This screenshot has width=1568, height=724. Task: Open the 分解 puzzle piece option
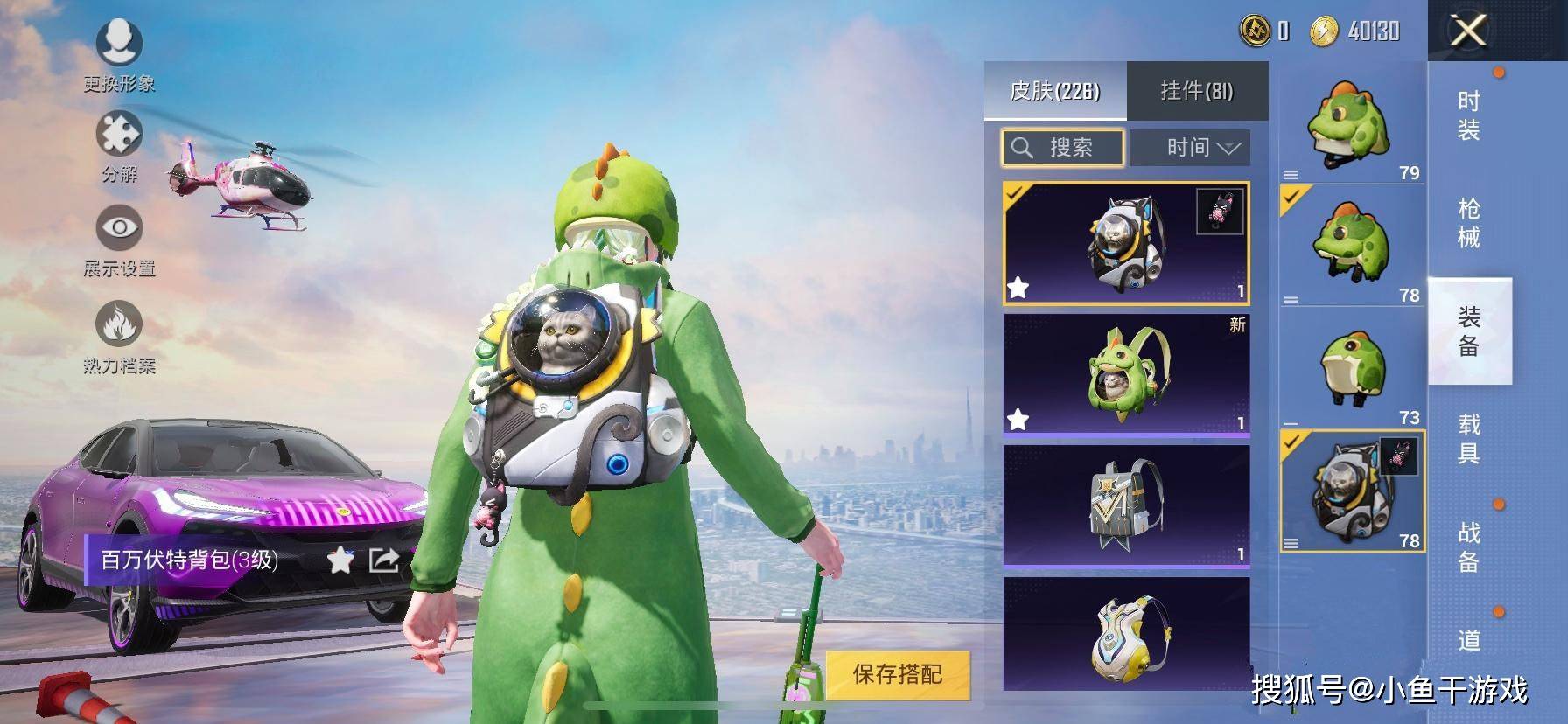click(119, 144)
